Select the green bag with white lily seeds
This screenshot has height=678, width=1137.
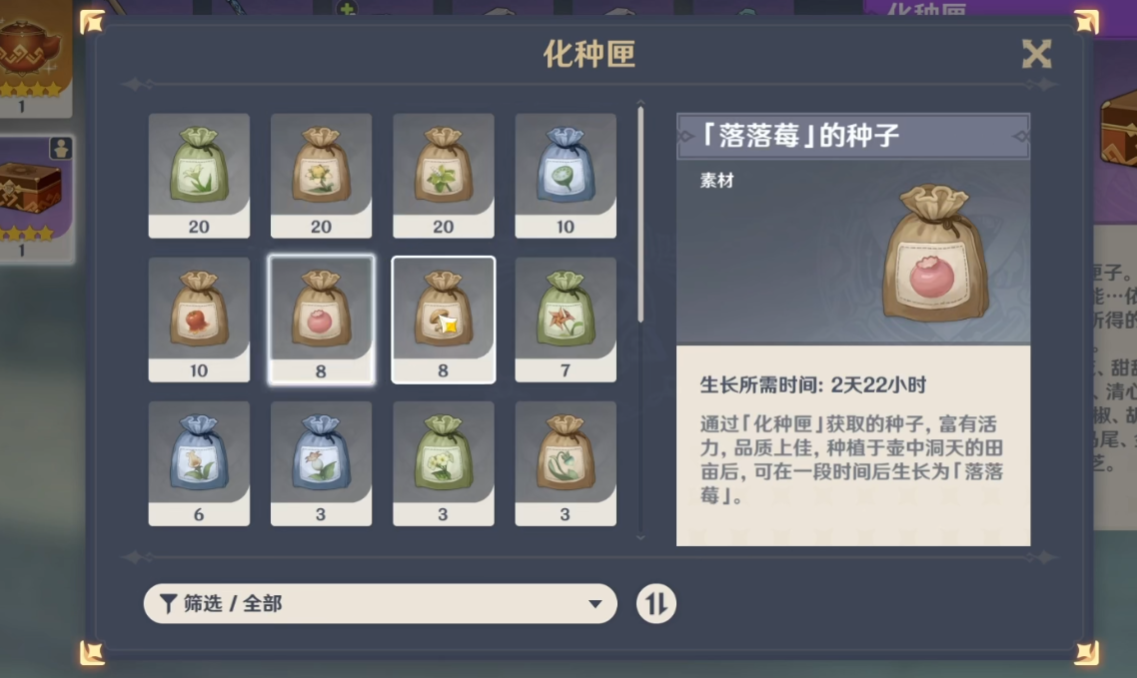[x=199, y=175]
